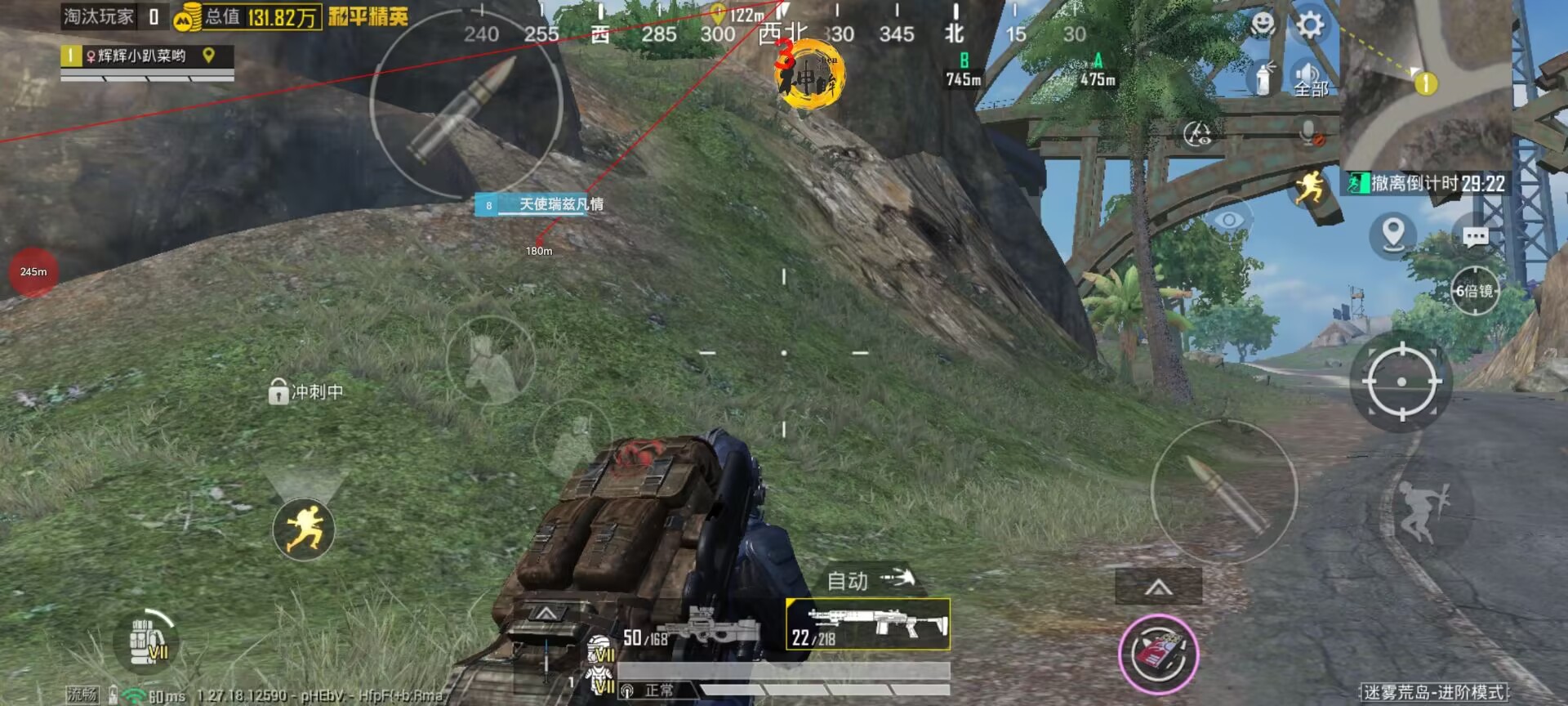1568x706 pixels.
Task: Toggle the 全部 speaker voice channel
Action: 1309,79
